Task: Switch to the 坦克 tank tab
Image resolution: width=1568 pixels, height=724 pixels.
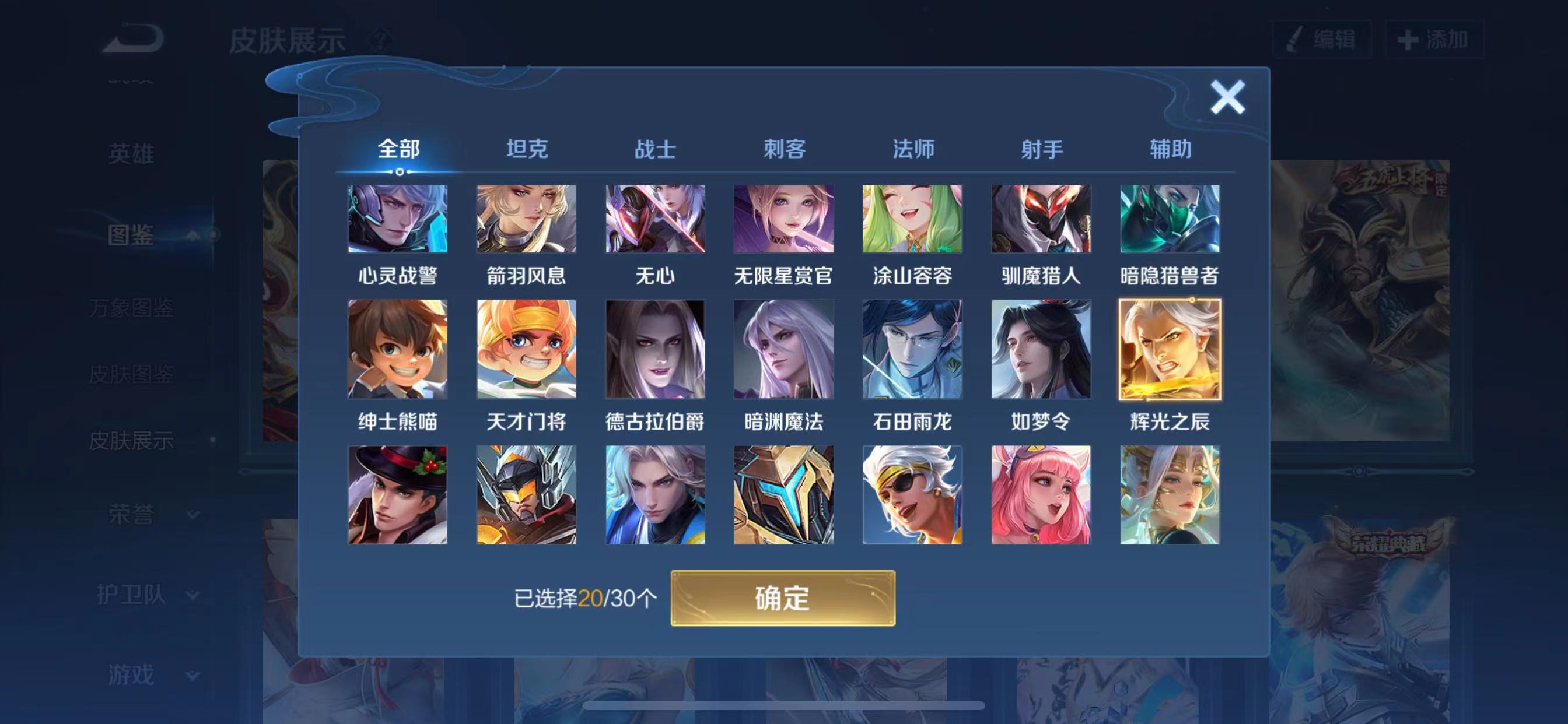Action: tap(529, 148)
